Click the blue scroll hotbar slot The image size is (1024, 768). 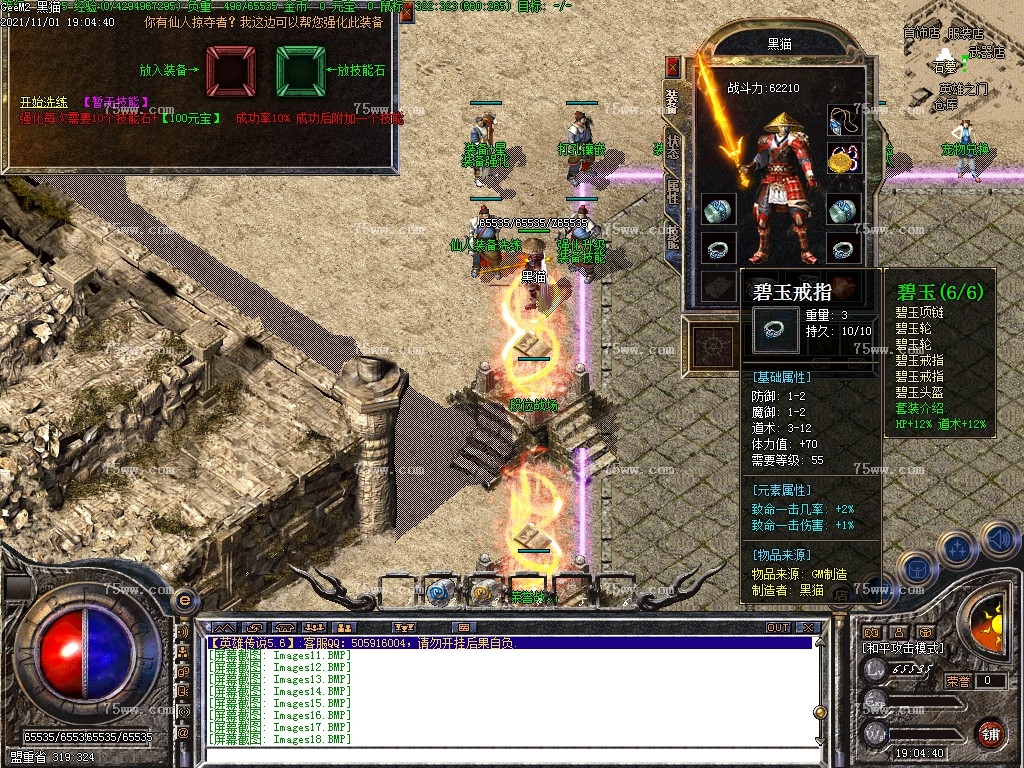click(437, 593)
